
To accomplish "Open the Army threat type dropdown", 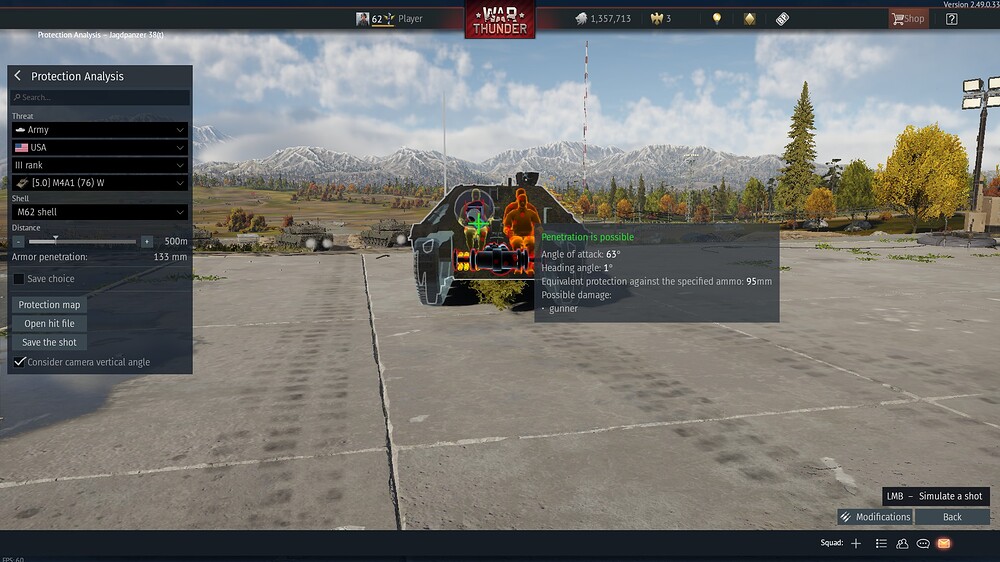I will 99,130.
